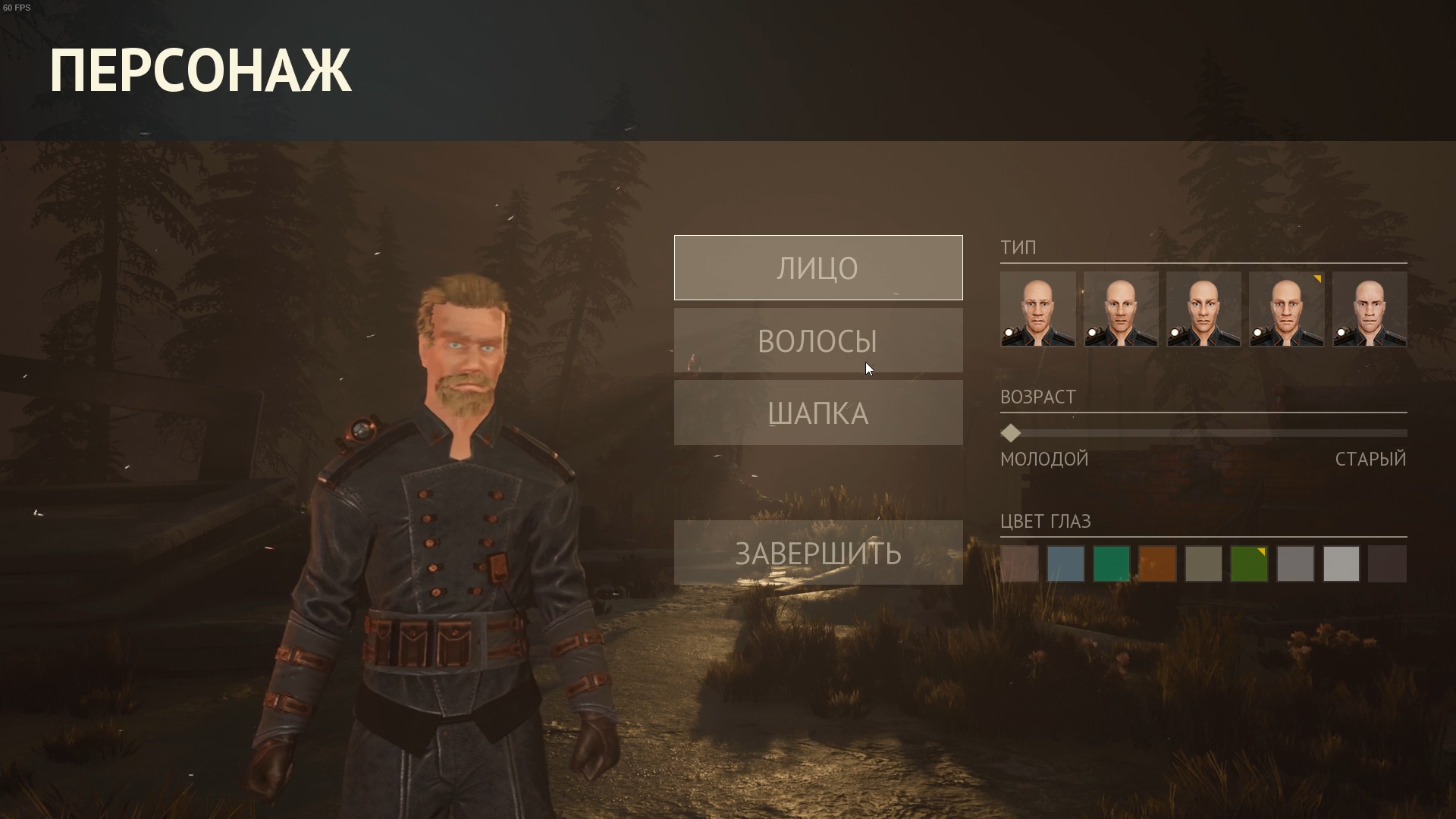This screenshot has height=819, width=1456.
Task: Select the teal green eye color
Action: (1112, 564)
